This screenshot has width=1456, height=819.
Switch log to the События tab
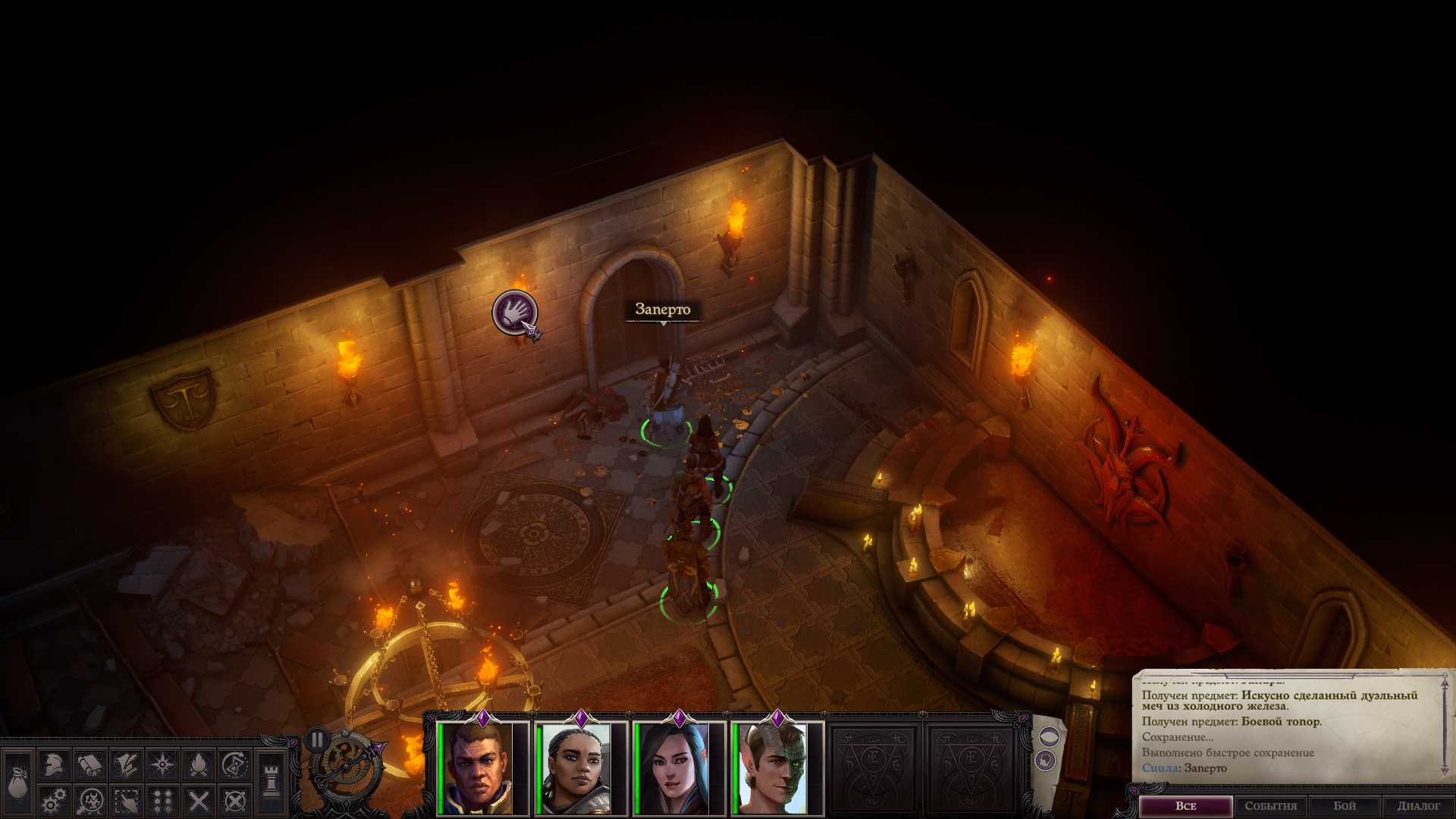(1270, 806)
